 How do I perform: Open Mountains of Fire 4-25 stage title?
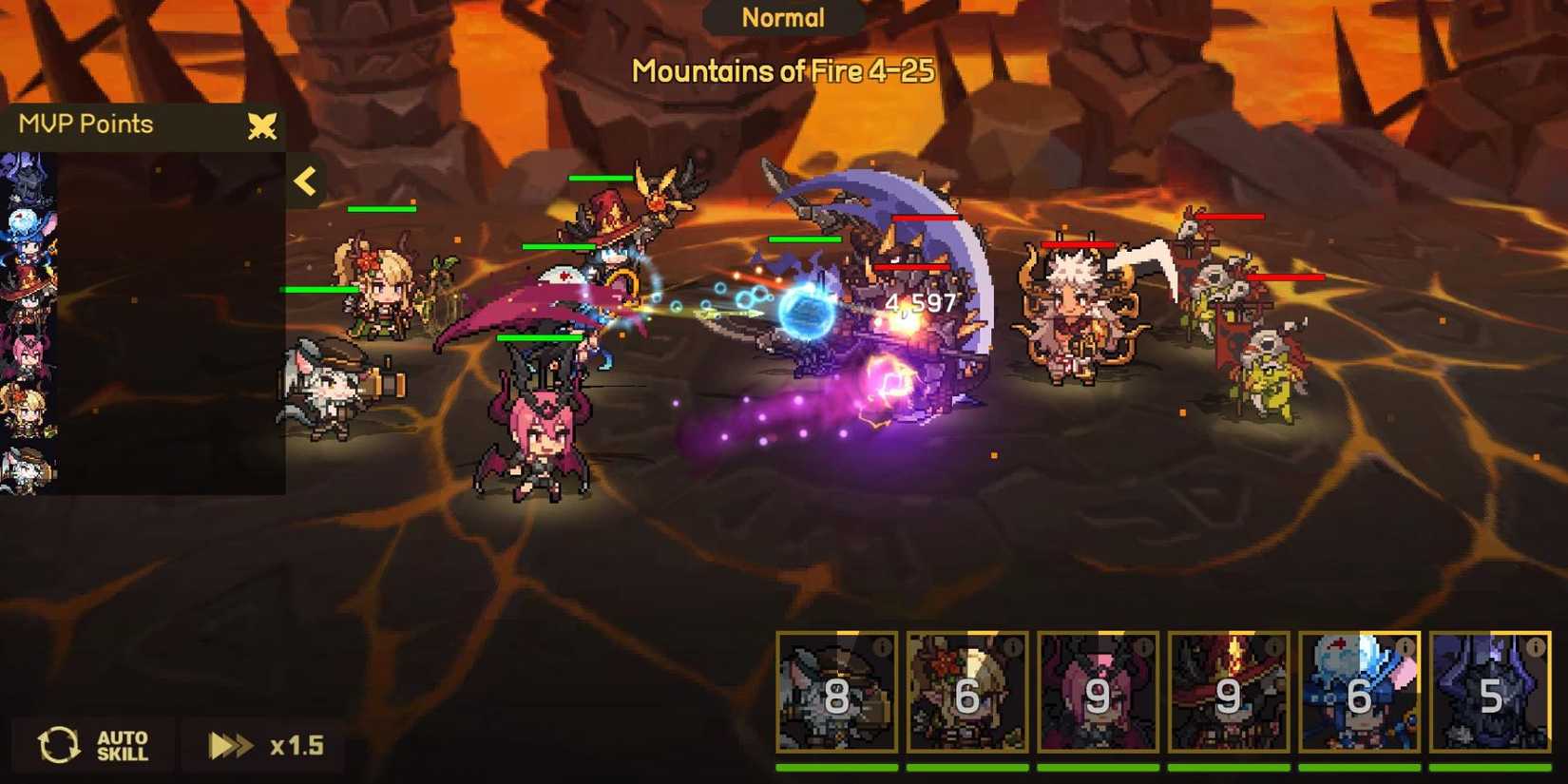pyautogui.click(x=785, y=69)
